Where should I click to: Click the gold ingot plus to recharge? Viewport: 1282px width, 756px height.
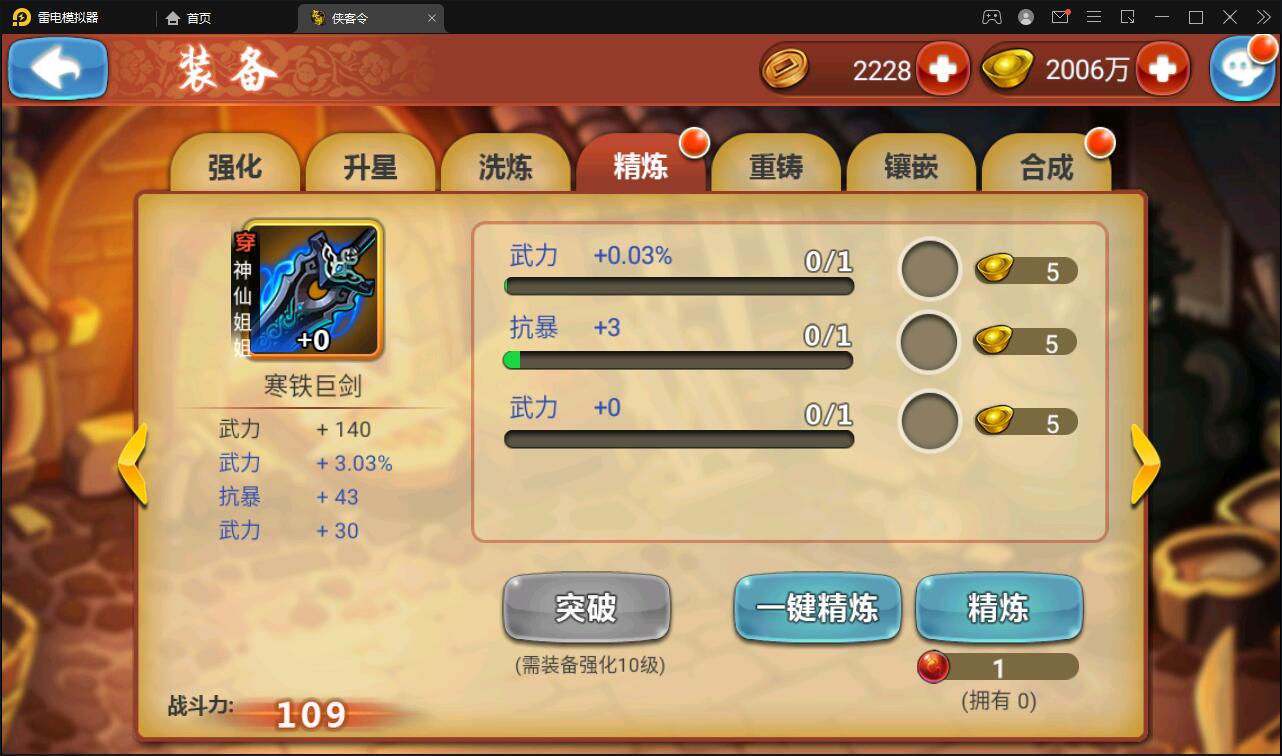1163,68
